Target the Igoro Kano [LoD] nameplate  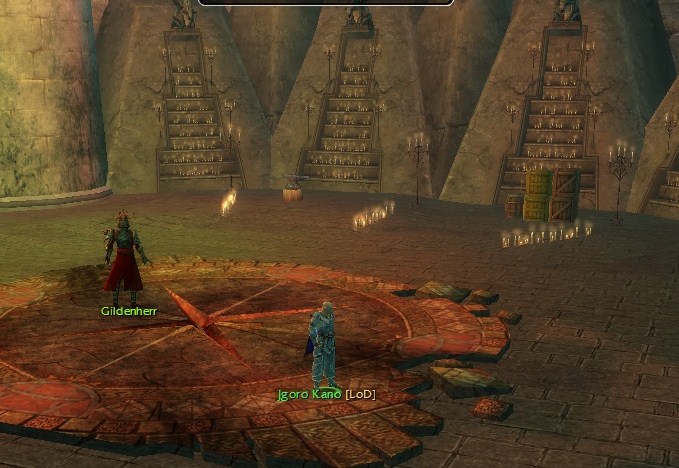coord(326,395)
